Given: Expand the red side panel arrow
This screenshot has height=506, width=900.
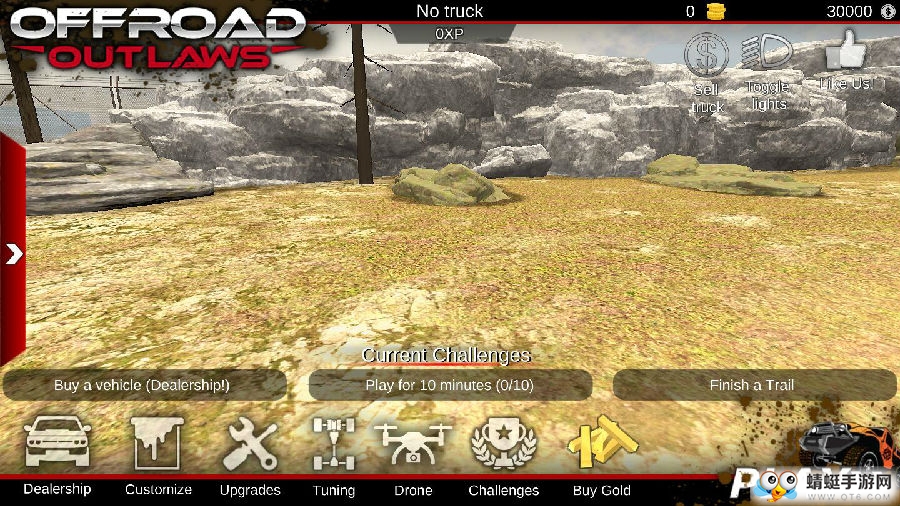Looking at the screenshot, I should point(13,254).
